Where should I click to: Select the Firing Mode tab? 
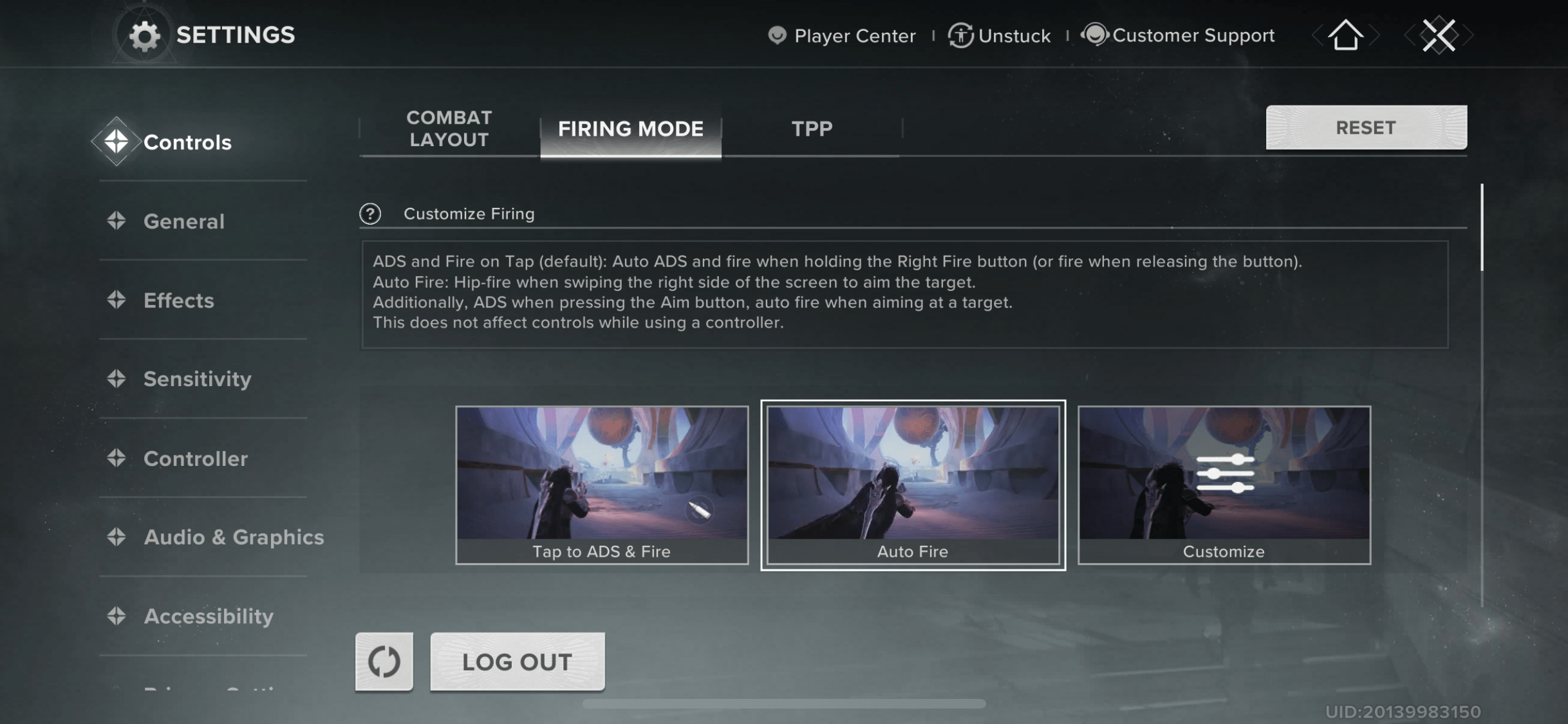click(x=630, y=129)
